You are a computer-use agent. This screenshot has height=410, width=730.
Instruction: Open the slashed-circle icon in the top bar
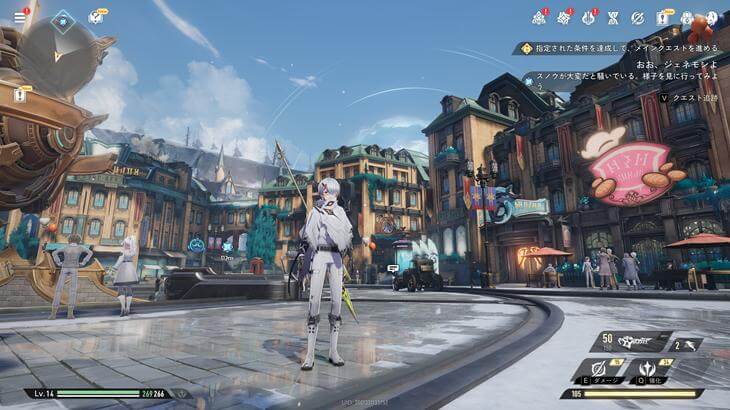[639, 17]
